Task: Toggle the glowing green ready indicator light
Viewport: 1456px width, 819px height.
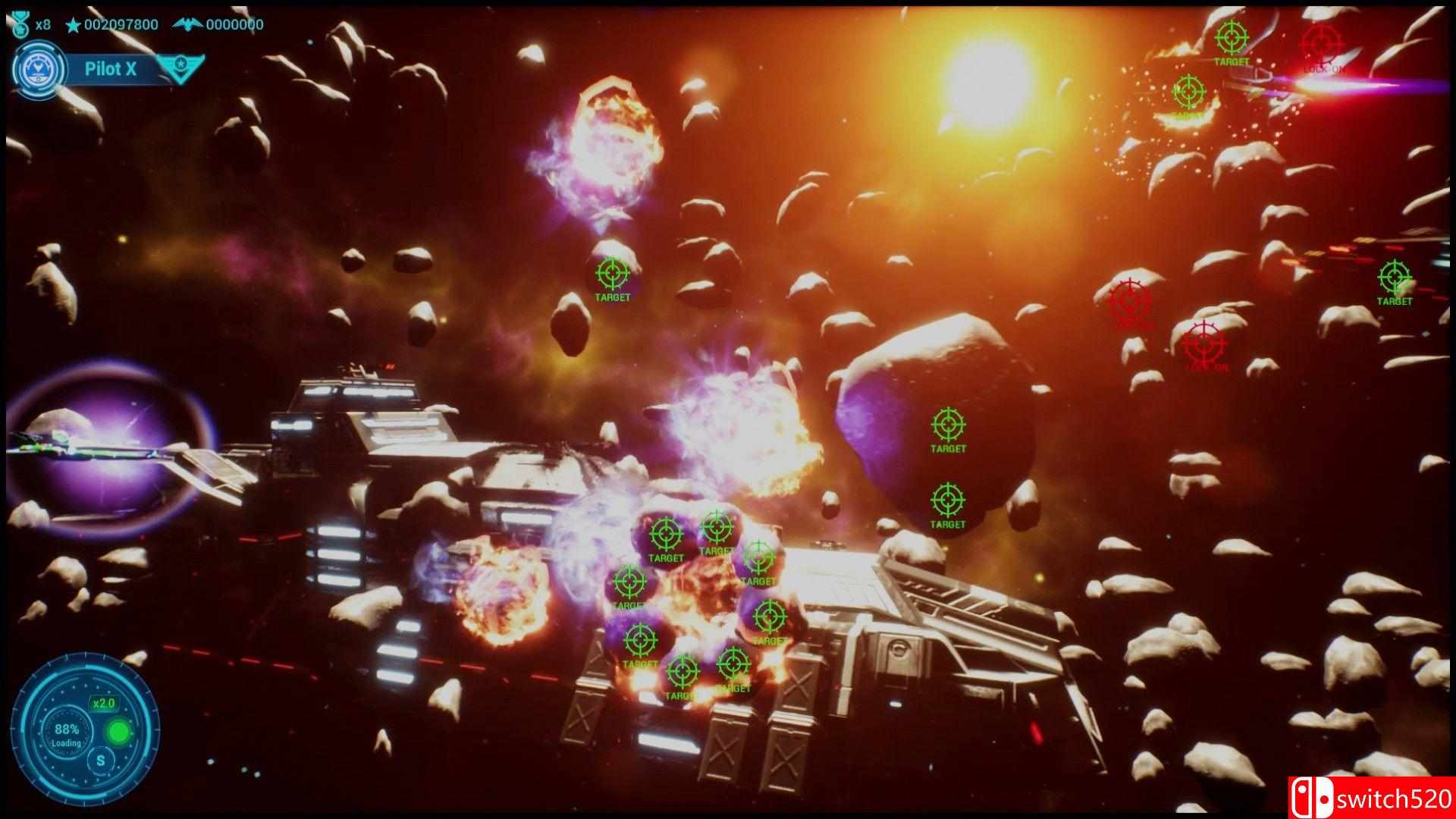Action: [119, 730]
